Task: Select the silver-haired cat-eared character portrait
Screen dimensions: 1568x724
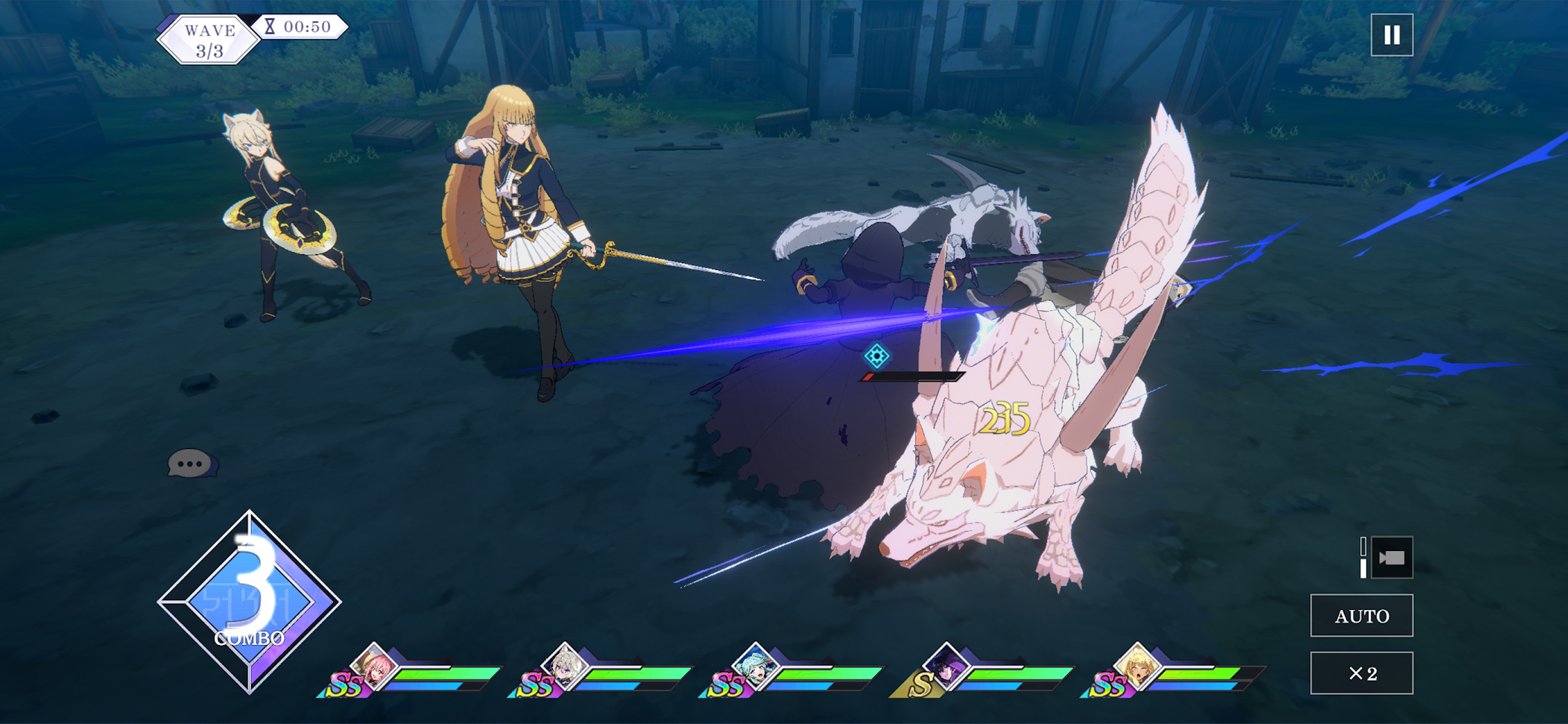Action: click(x=565, y=666)
